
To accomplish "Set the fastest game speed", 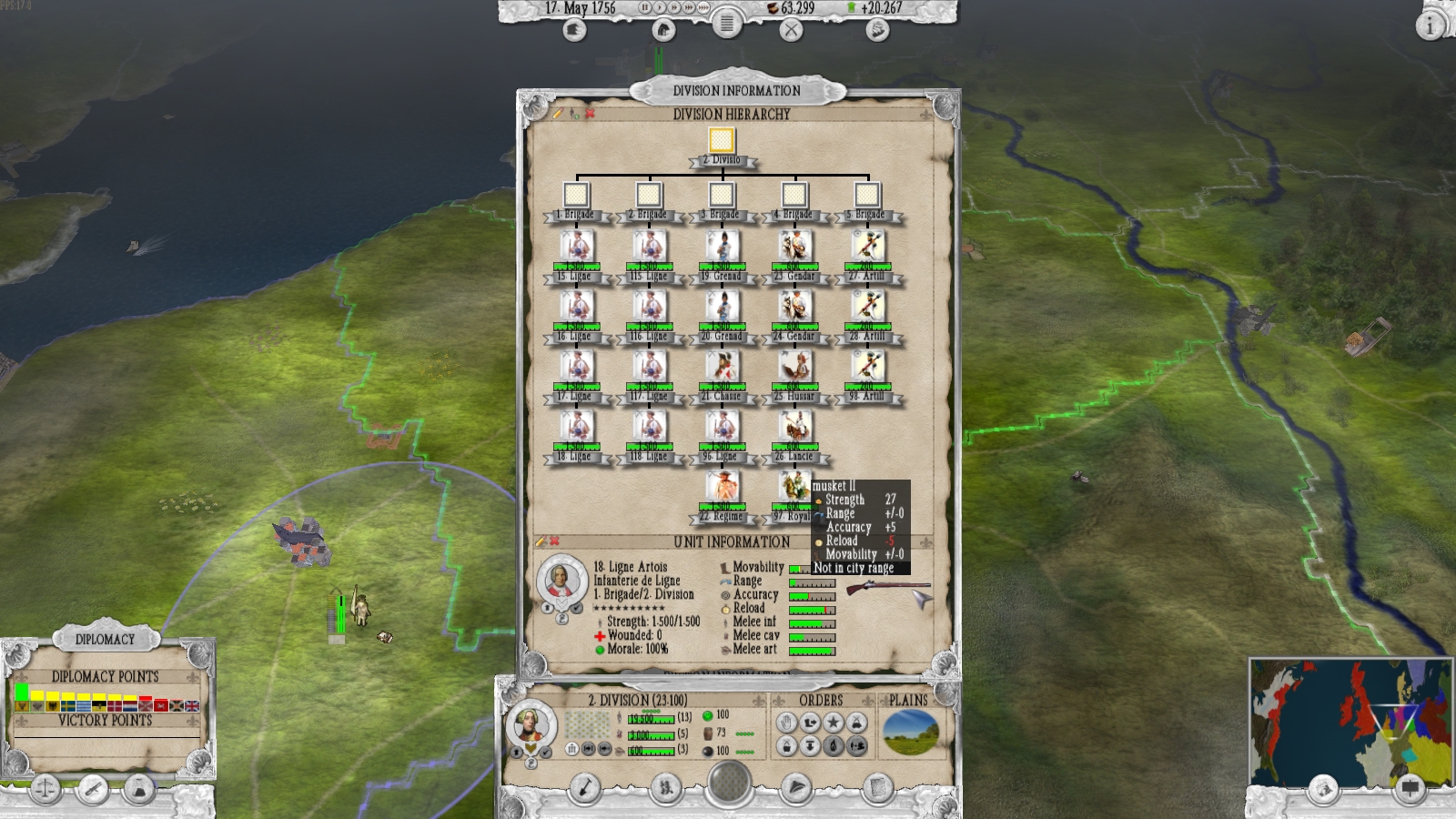I will click(x=704, y=8).
